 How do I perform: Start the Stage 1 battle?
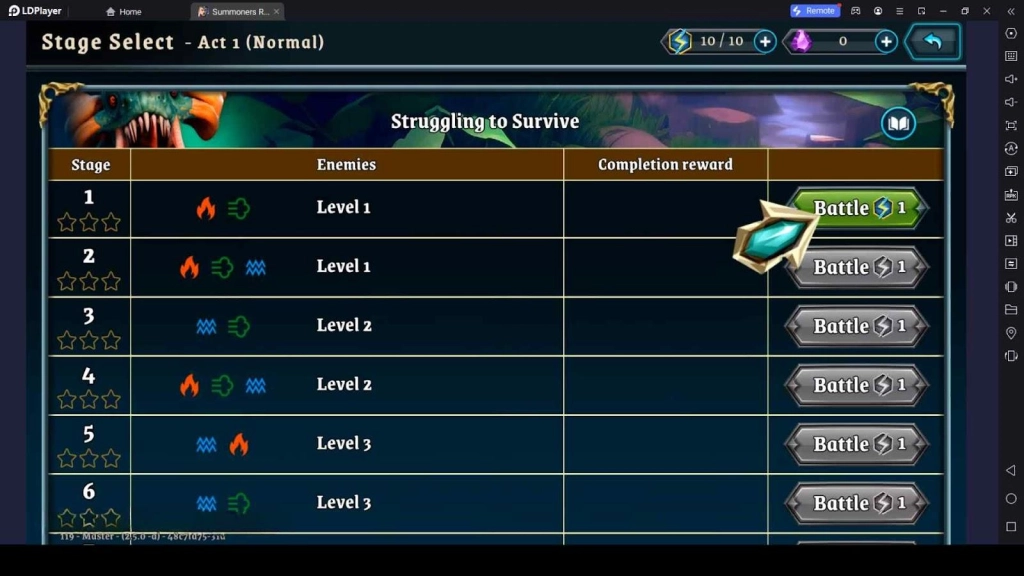point(860,208)
